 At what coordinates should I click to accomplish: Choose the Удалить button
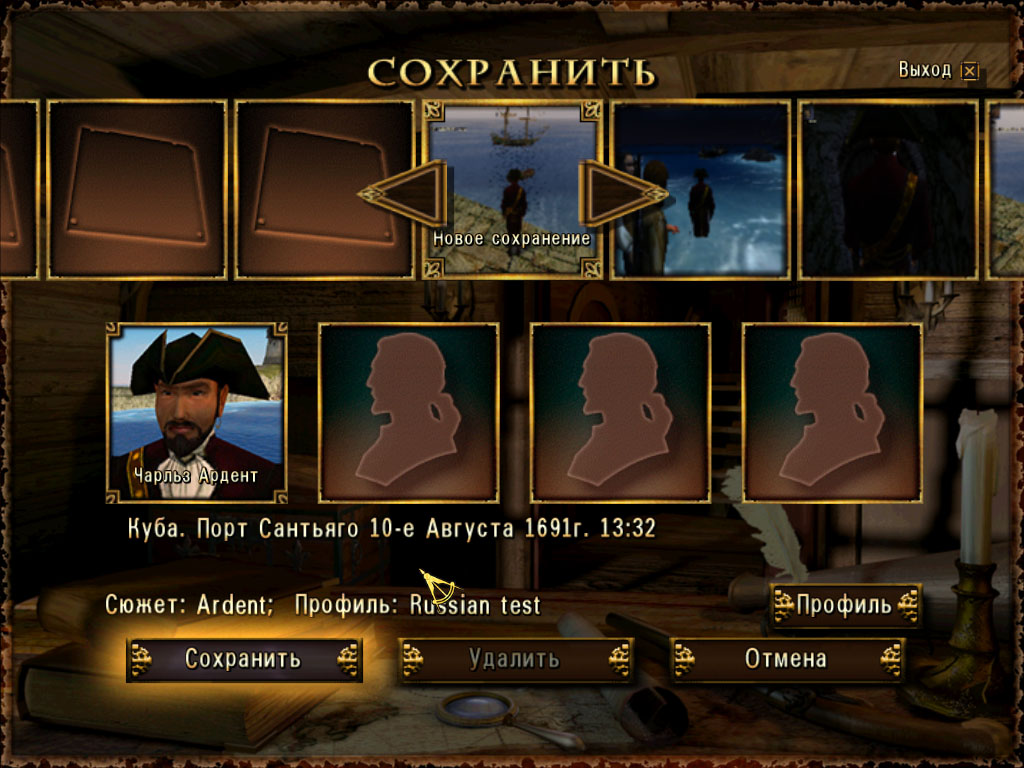515,660
